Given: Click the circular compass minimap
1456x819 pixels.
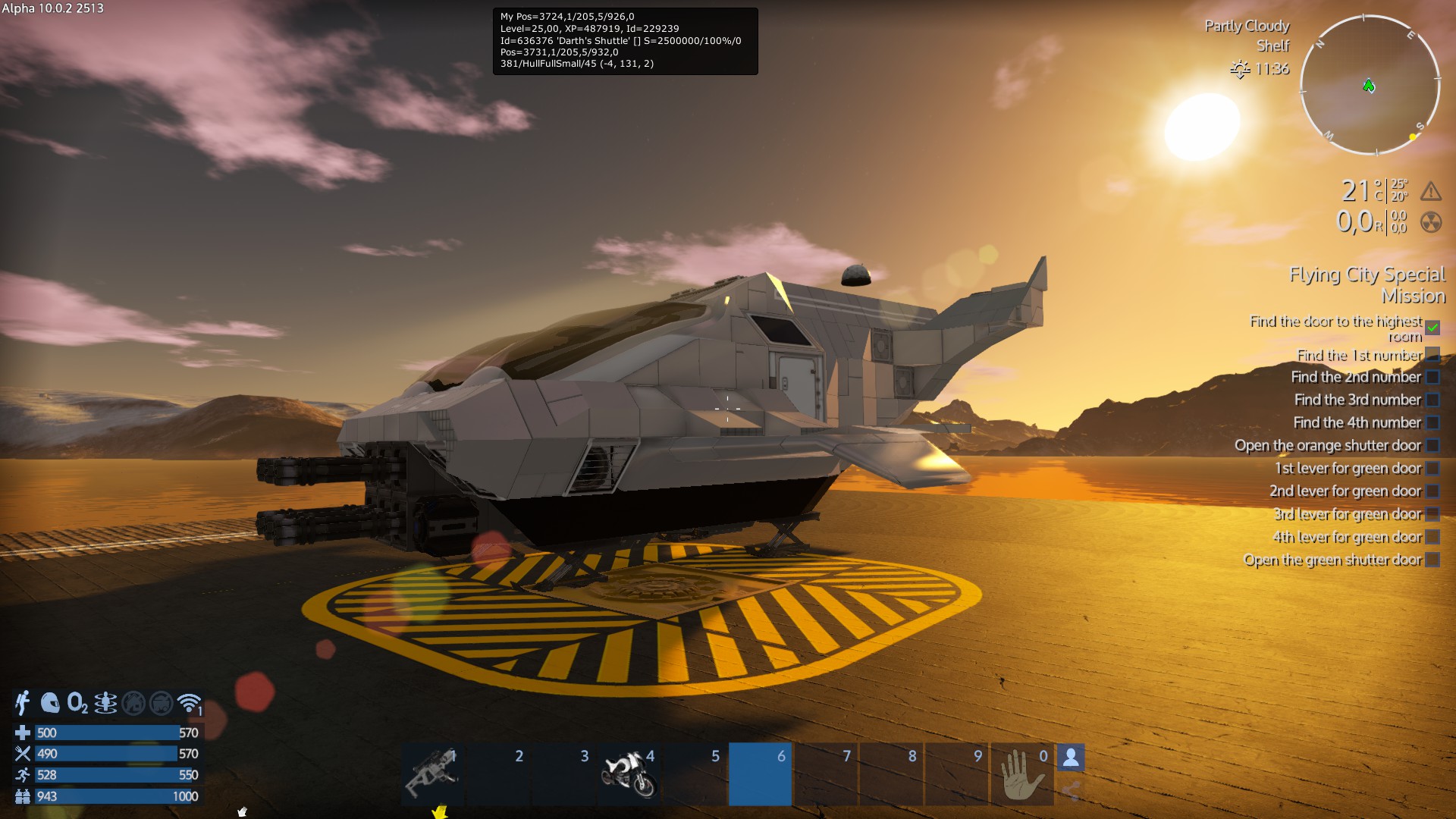Looking at the screenshot, I should (x=1370, y=85).
